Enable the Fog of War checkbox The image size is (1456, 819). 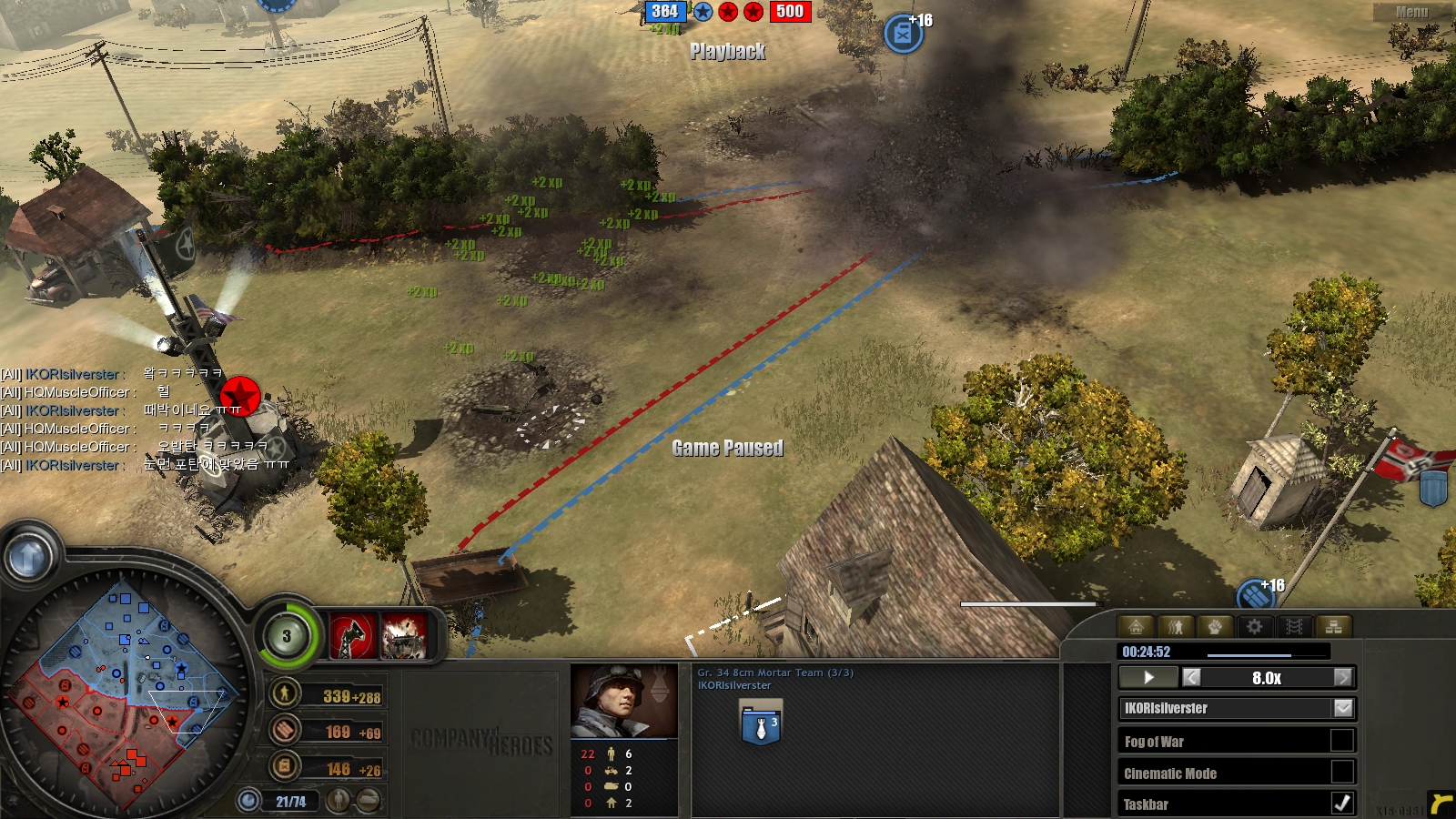pos(1341,741)
